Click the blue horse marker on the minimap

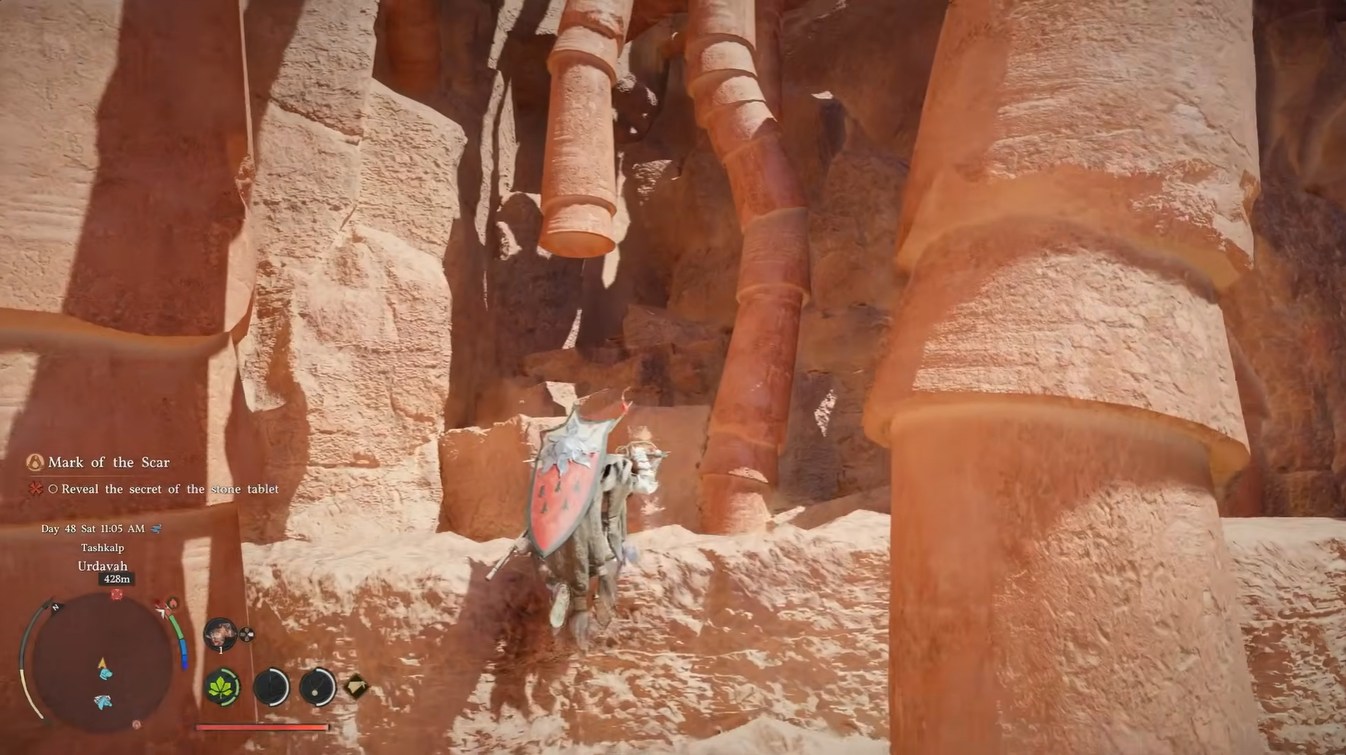click(103, 702)
